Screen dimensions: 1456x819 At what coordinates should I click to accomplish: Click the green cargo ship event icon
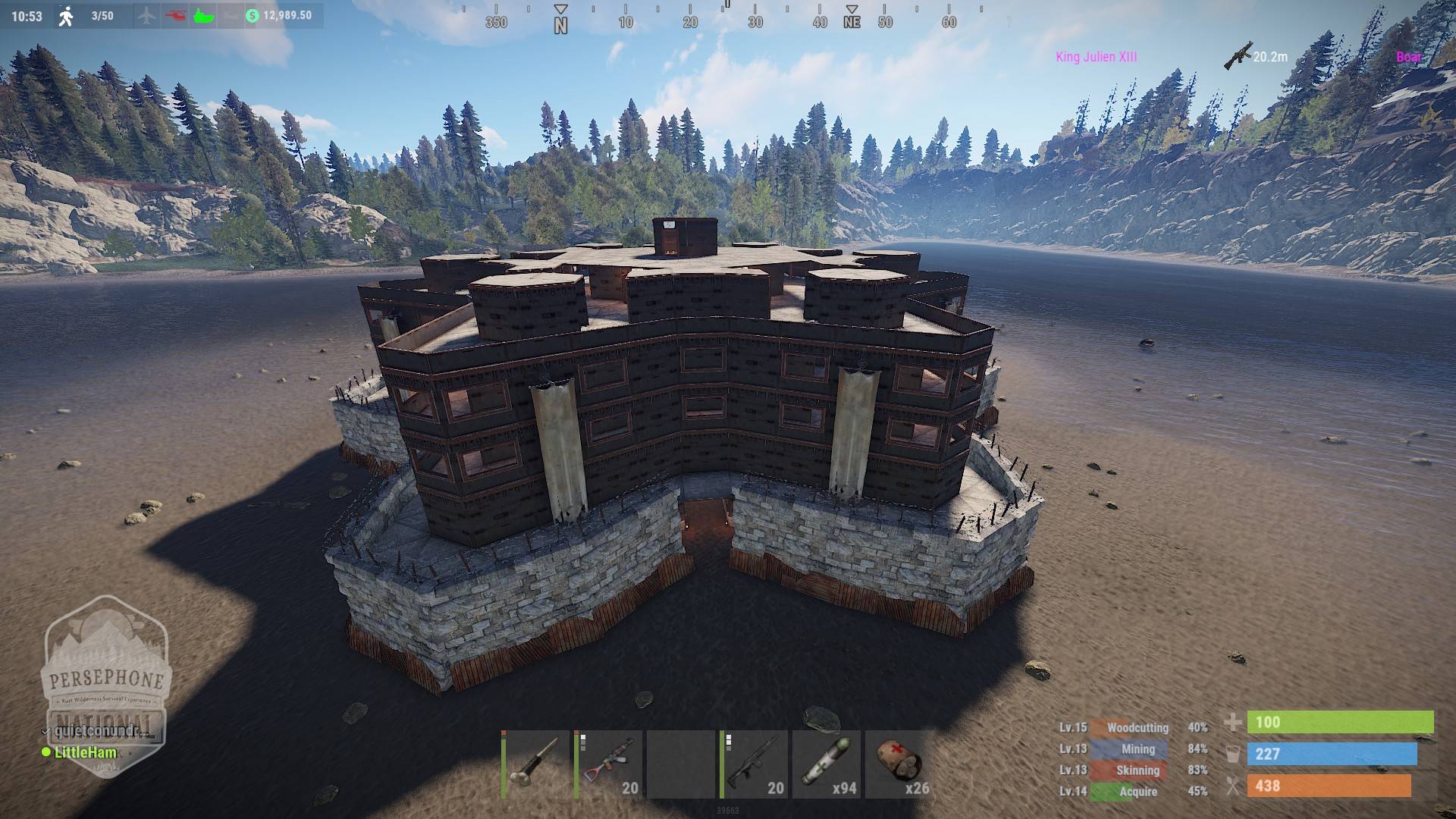[204, 15]
